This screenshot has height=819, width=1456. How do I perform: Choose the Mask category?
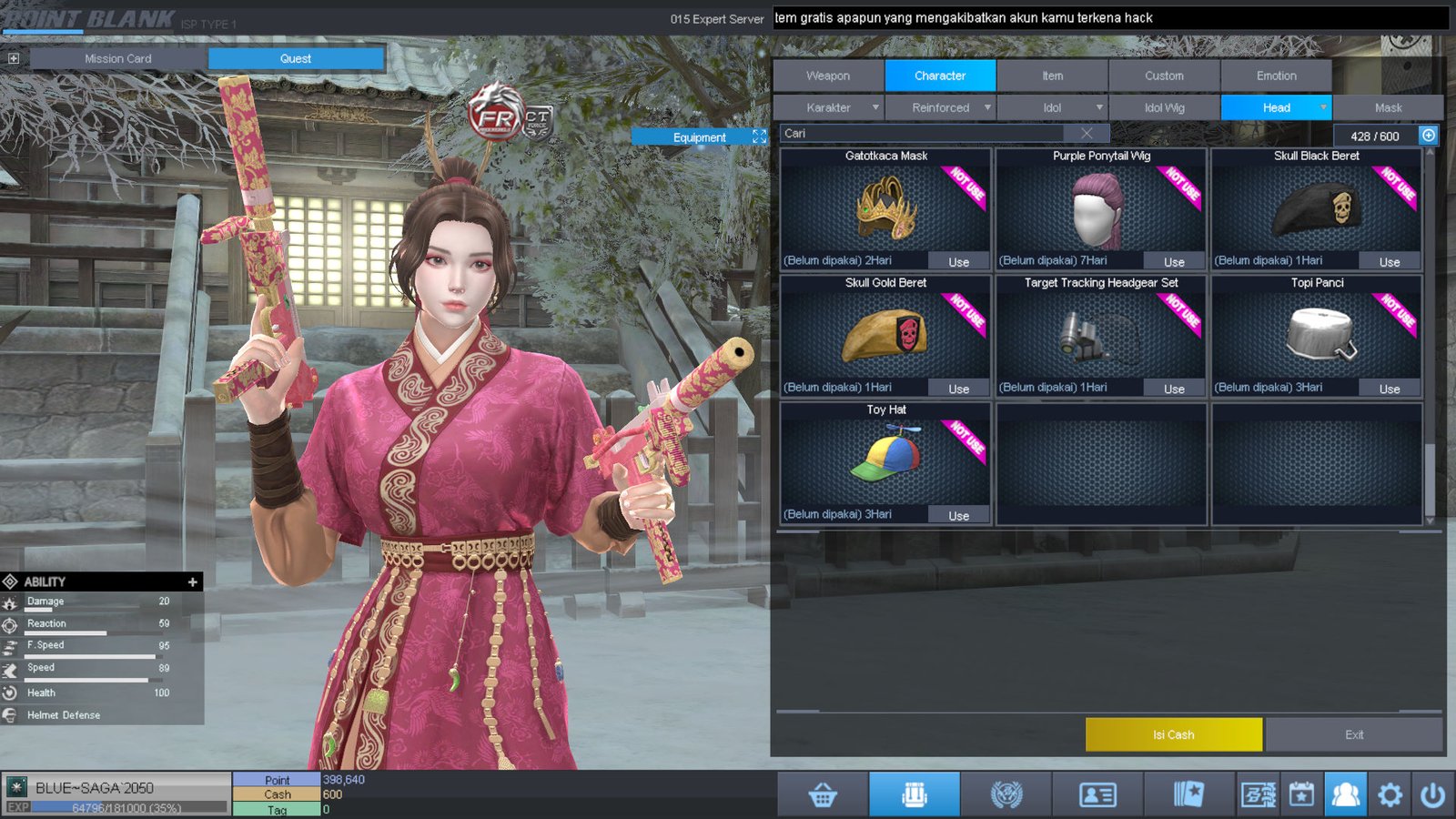1388,107
